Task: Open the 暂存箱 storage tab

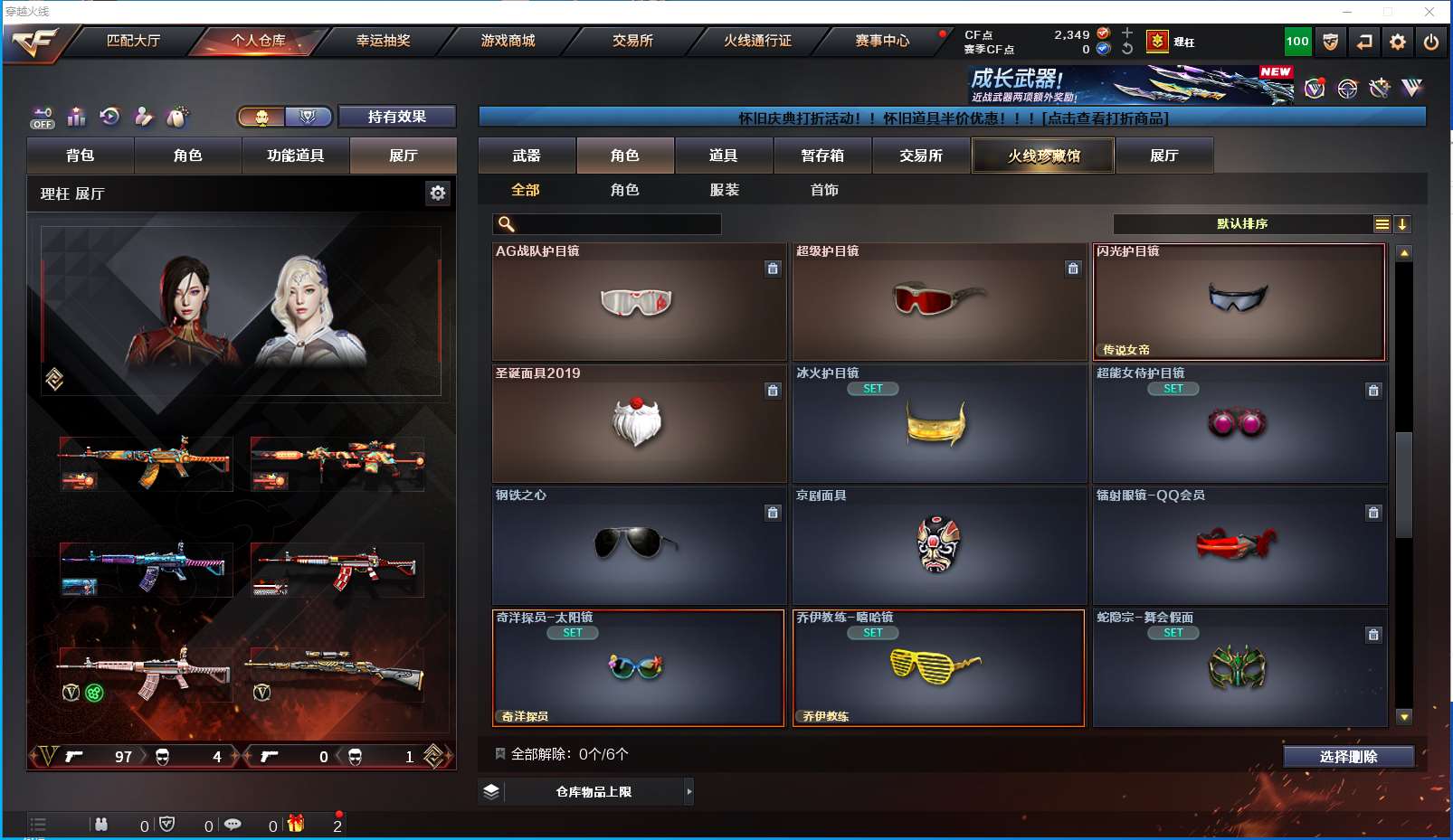Action: pyautogui.click(x=822, y=156)
